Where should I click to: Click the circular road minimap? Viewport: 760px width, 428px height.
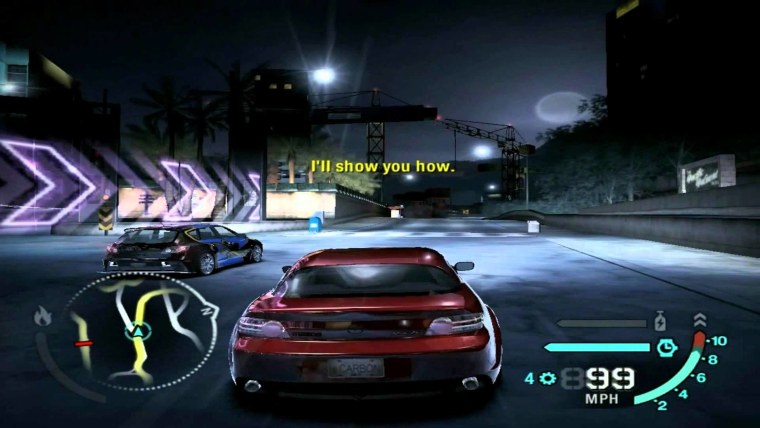140,330
